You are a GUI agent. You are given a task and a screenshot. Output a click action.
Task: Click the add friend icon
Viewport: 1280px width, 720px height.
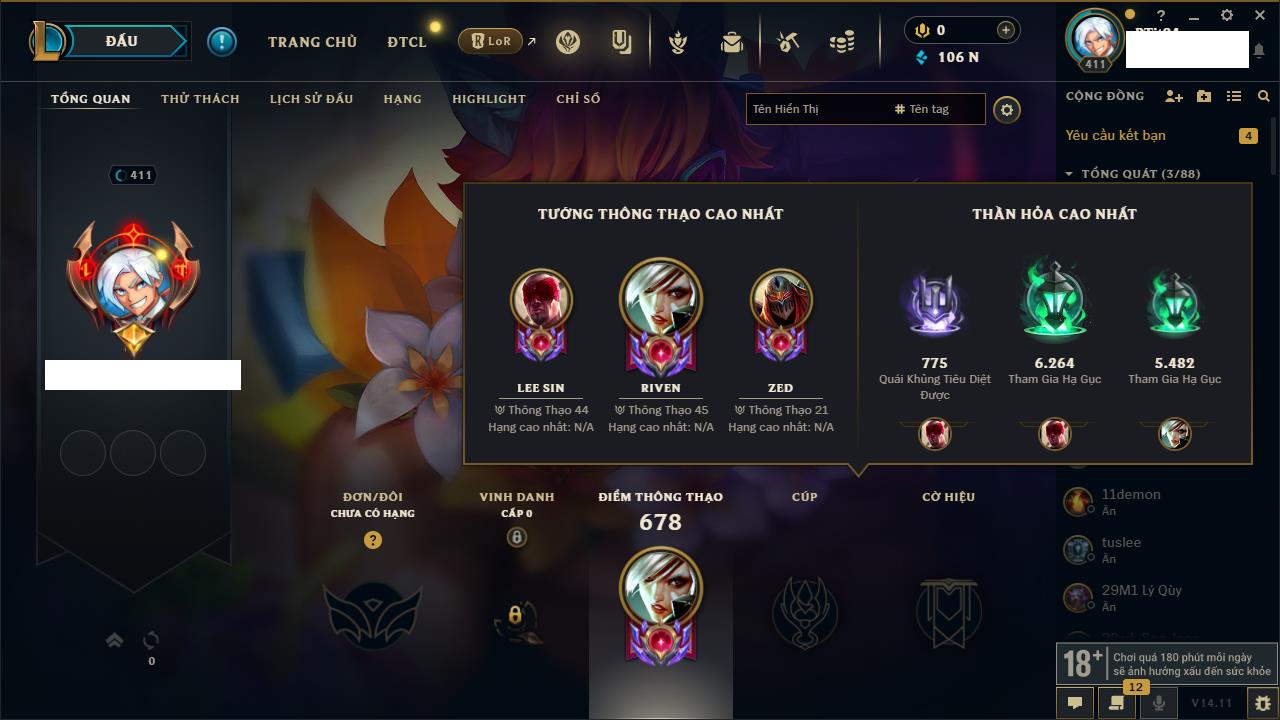coord(1174,96)
